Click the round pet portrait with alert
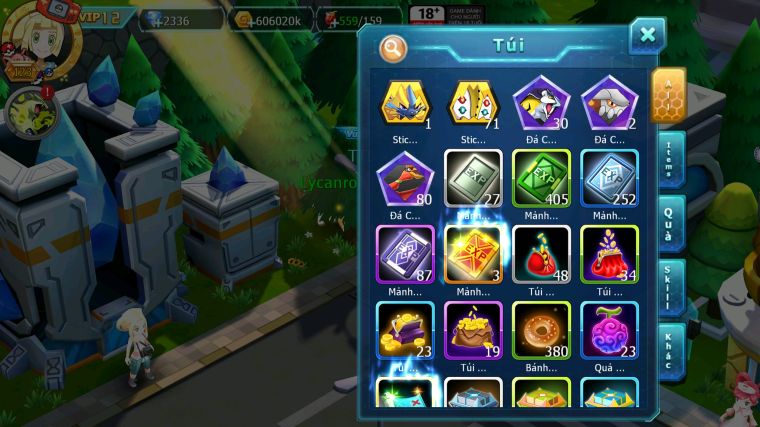This screenshot has height=427, width=760. [x=27, y=112]
